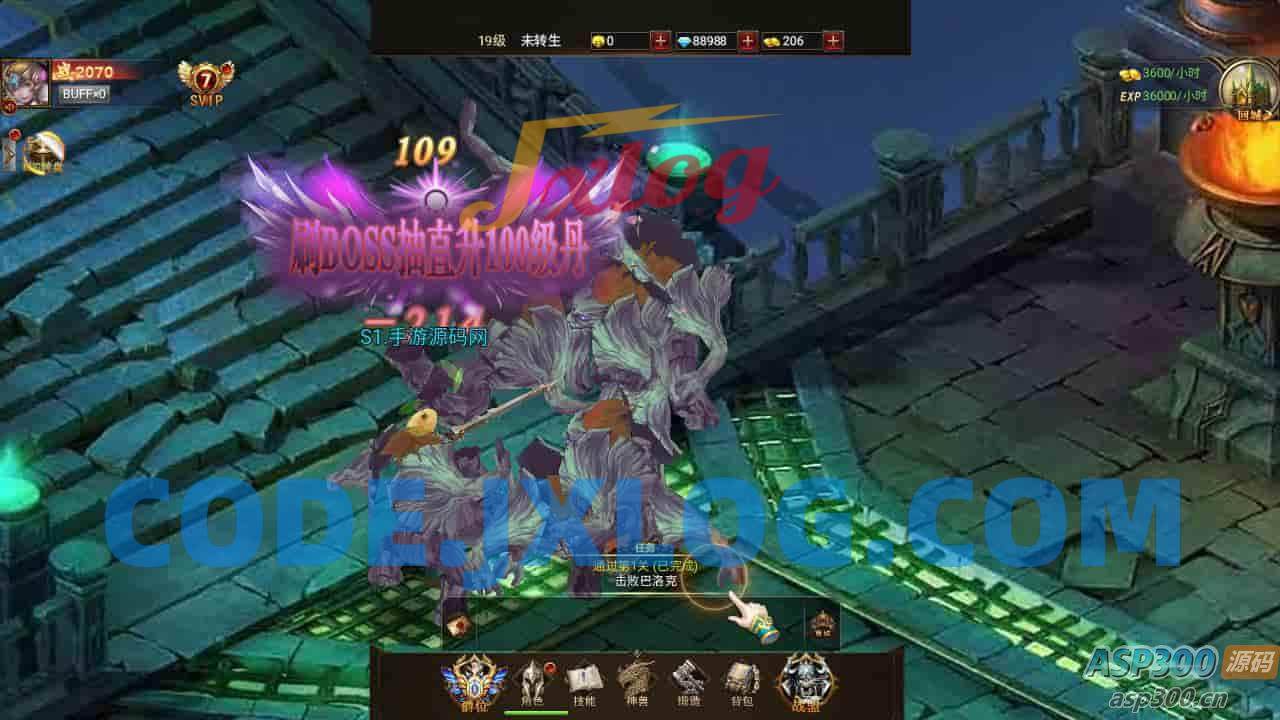The image size is (1280, 720).
Task: Click the 回城 return-to-city button
Action: click(x=1244, y=88)
